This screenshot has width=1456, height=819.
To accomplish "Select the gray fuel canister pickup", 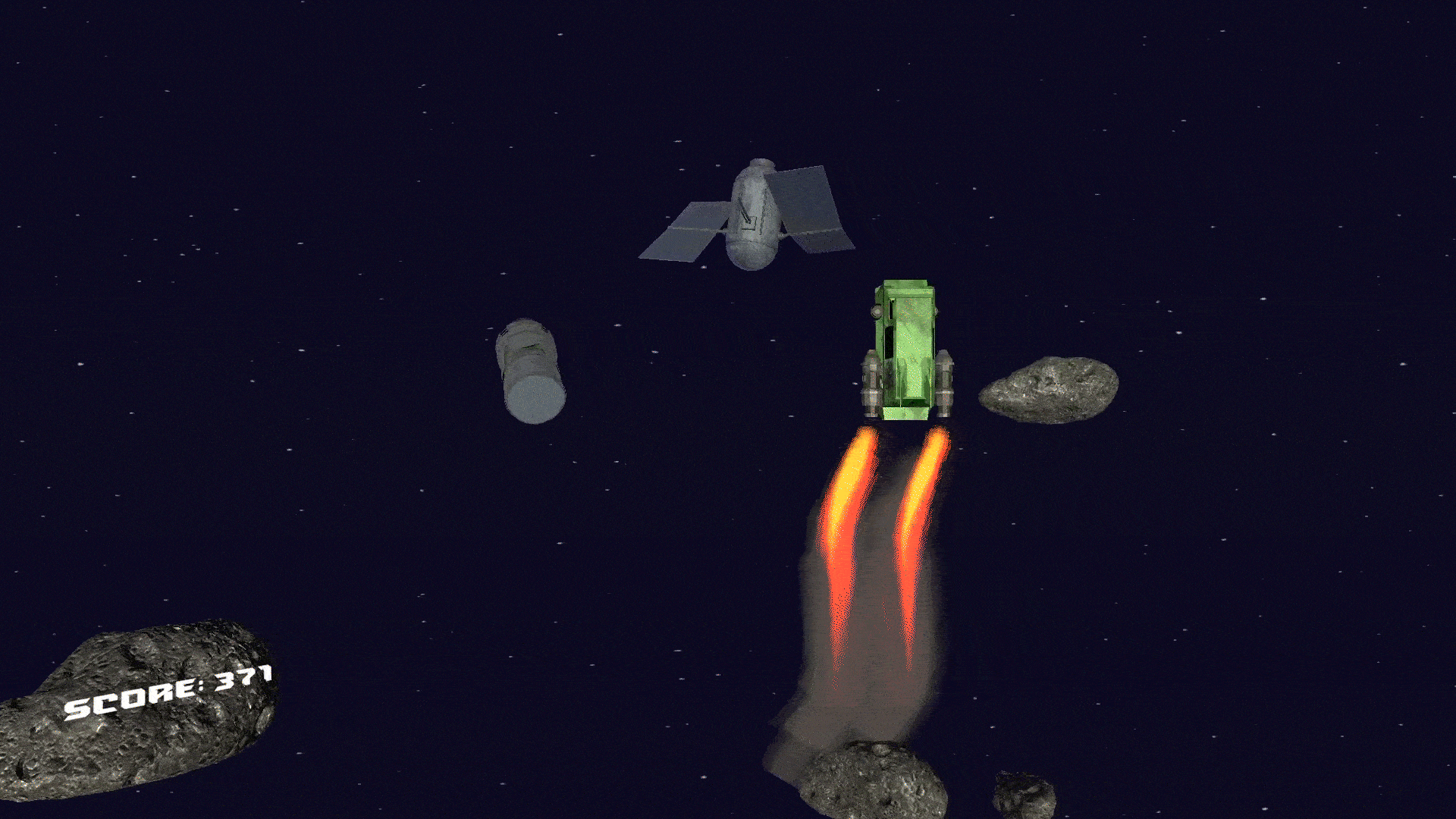I will pos(531,372).
